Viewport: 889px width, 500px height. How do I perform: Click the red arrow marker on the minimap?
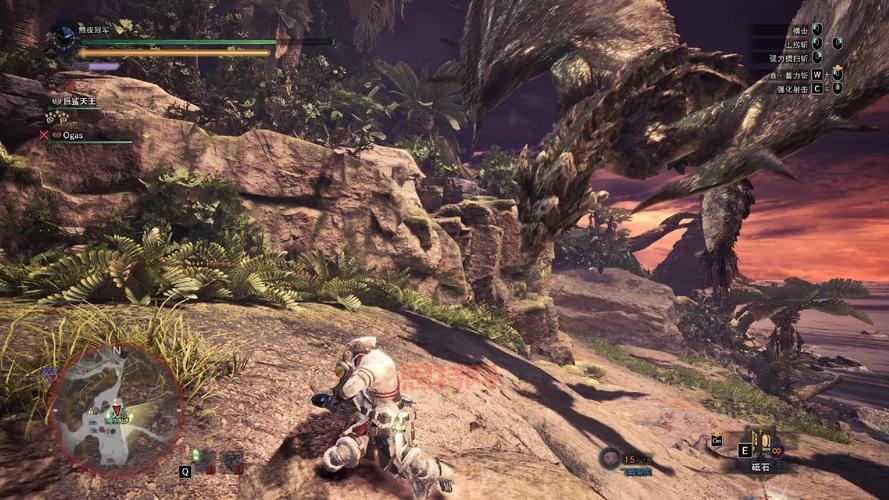pyautogui.click(x=117, y=408)
